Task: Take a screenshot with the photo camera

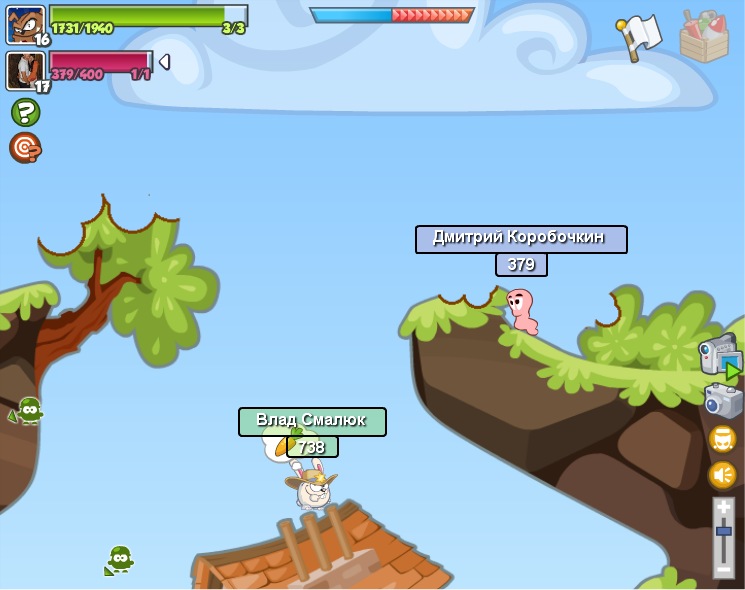Action: click(722, 402)
